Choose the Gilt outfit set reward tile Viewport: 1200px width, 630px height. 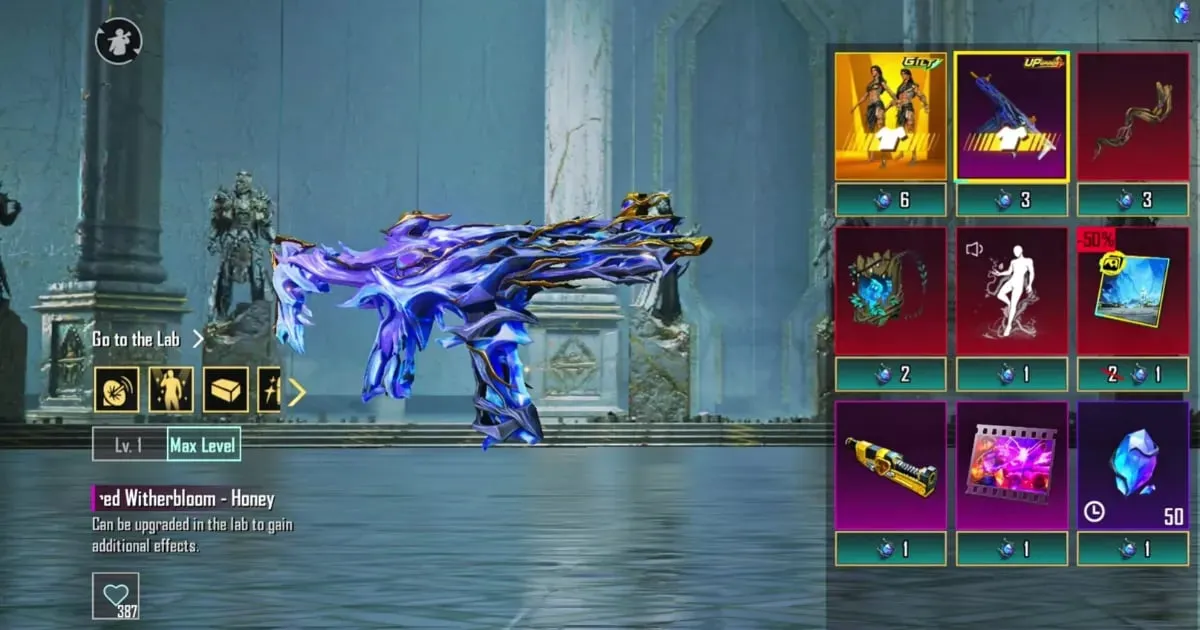[x=890, y=117]
